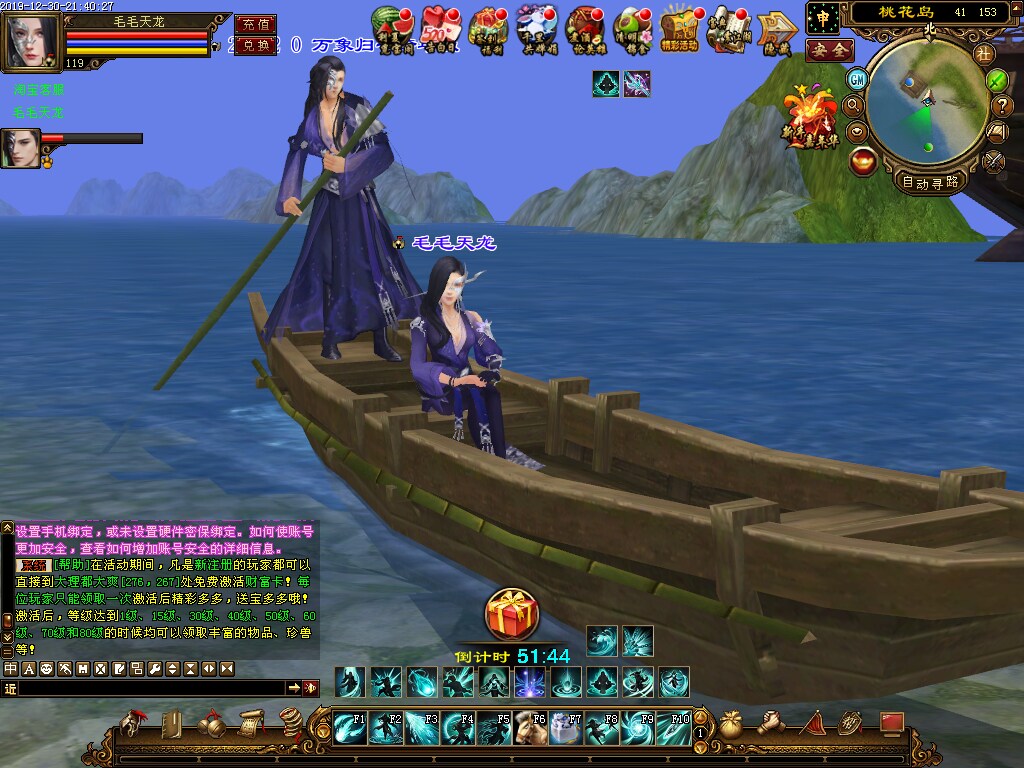
Task: Click the 自动寻路 auto-pathfinding button
Action: tap(930, 182)
